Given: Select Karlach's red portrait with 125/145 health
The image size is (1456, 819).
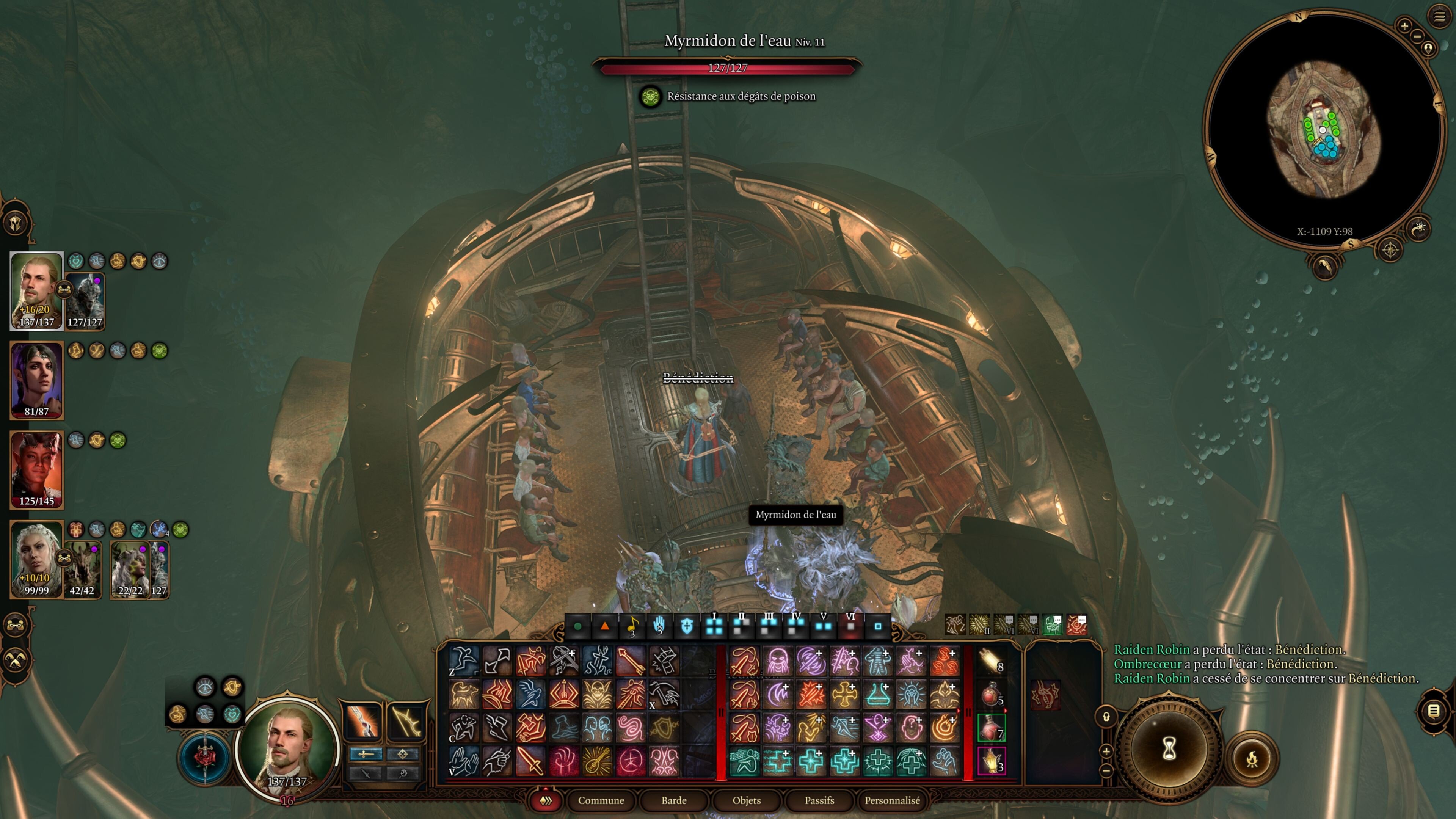Looking at the screenshot, I should tap(37, 469).
